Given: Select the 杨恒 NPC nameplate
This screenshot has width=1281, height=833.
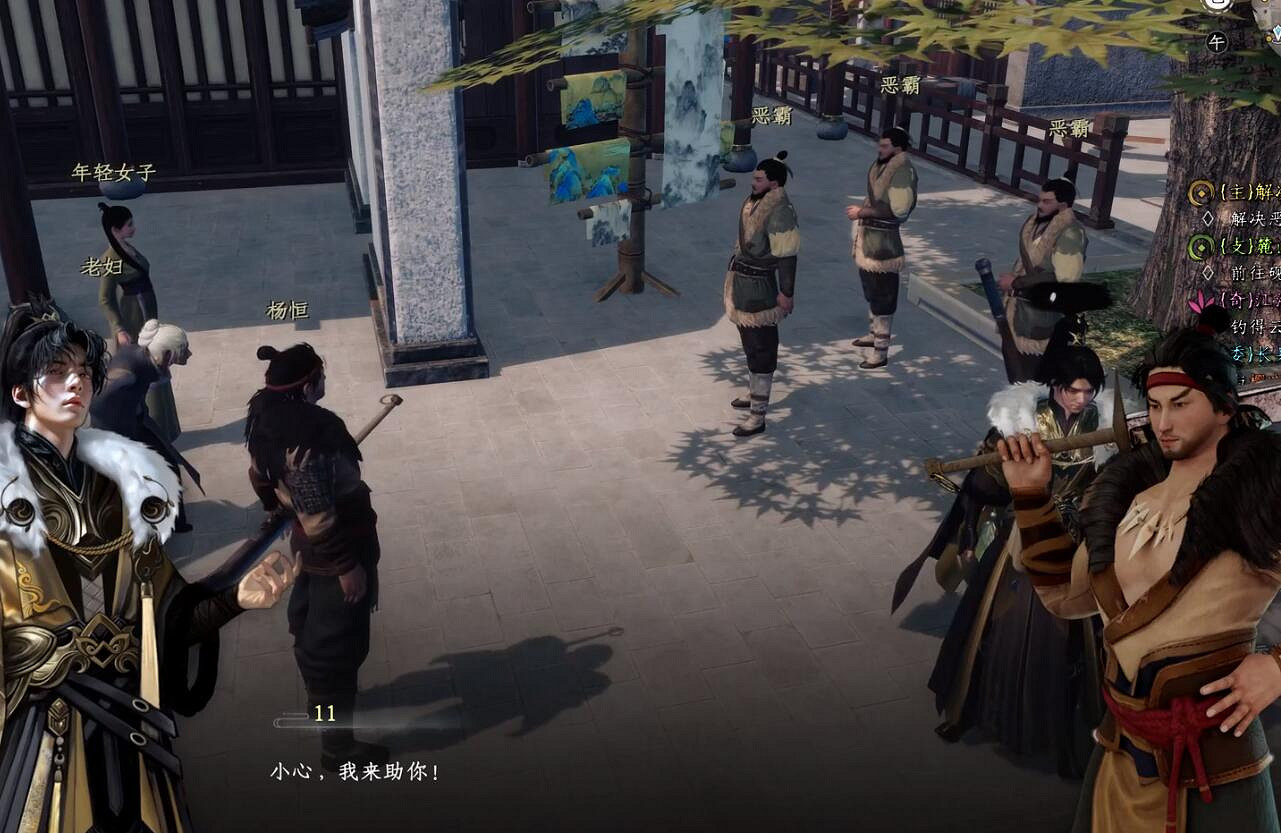Looking at the screenshot, I should pos(290,310).
